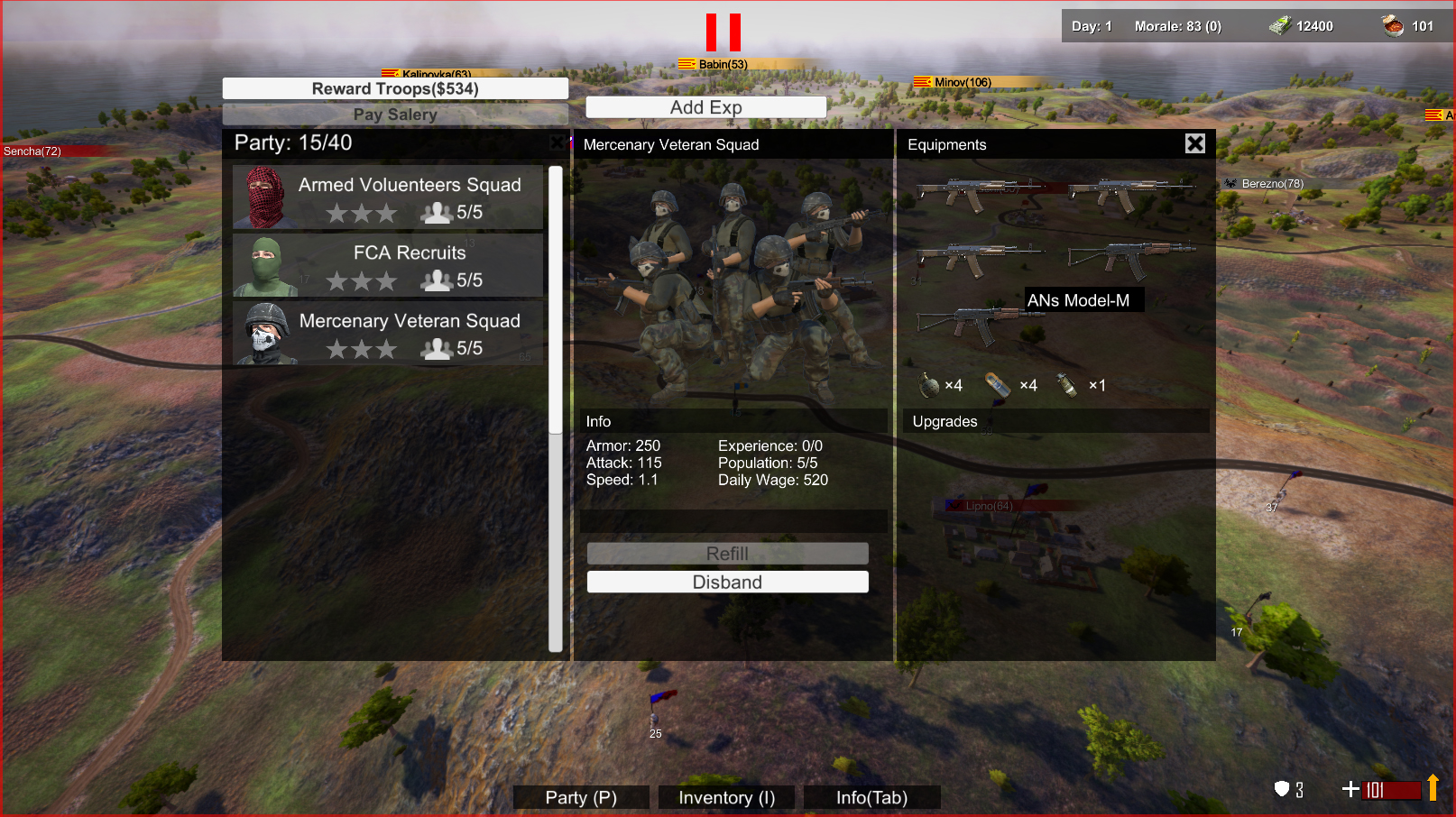Click the top-left rifle in Equipments panel

[x=979, y=189]
